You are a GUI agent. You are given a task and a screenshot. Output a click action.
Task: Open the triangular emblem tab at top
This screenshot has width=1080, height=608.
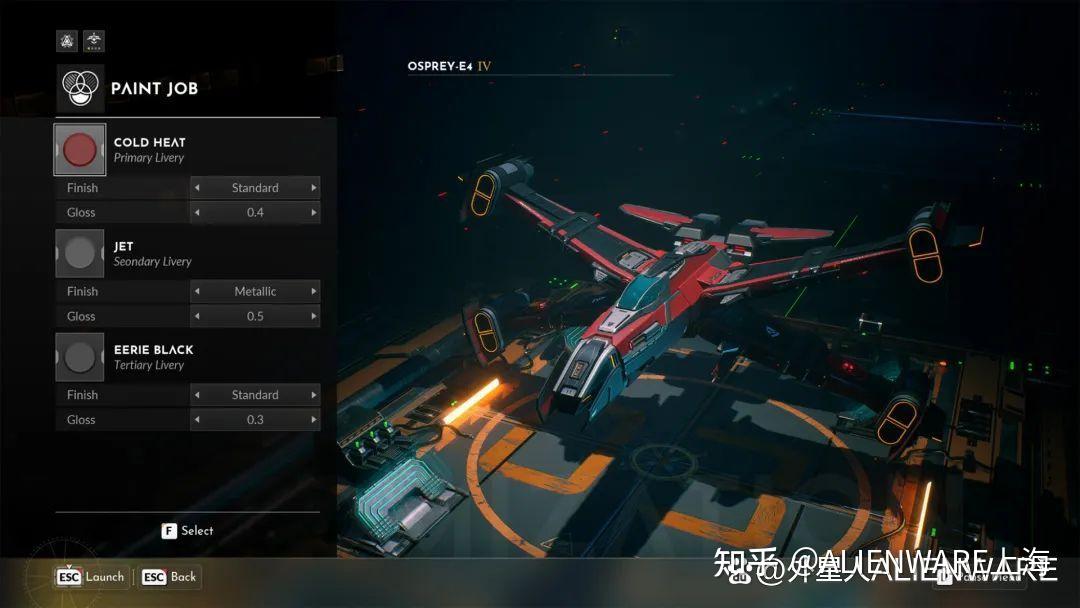[x=67, y=41]
